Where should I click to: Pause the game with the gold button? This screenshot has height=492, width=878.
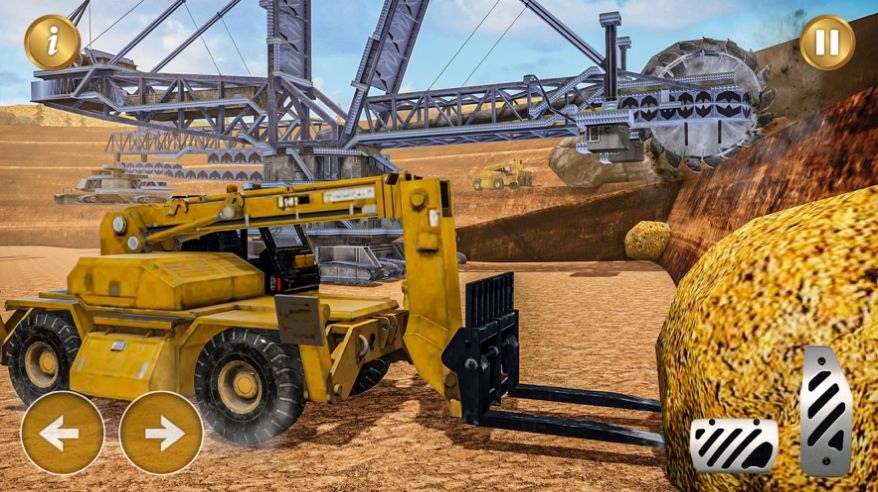827,42
